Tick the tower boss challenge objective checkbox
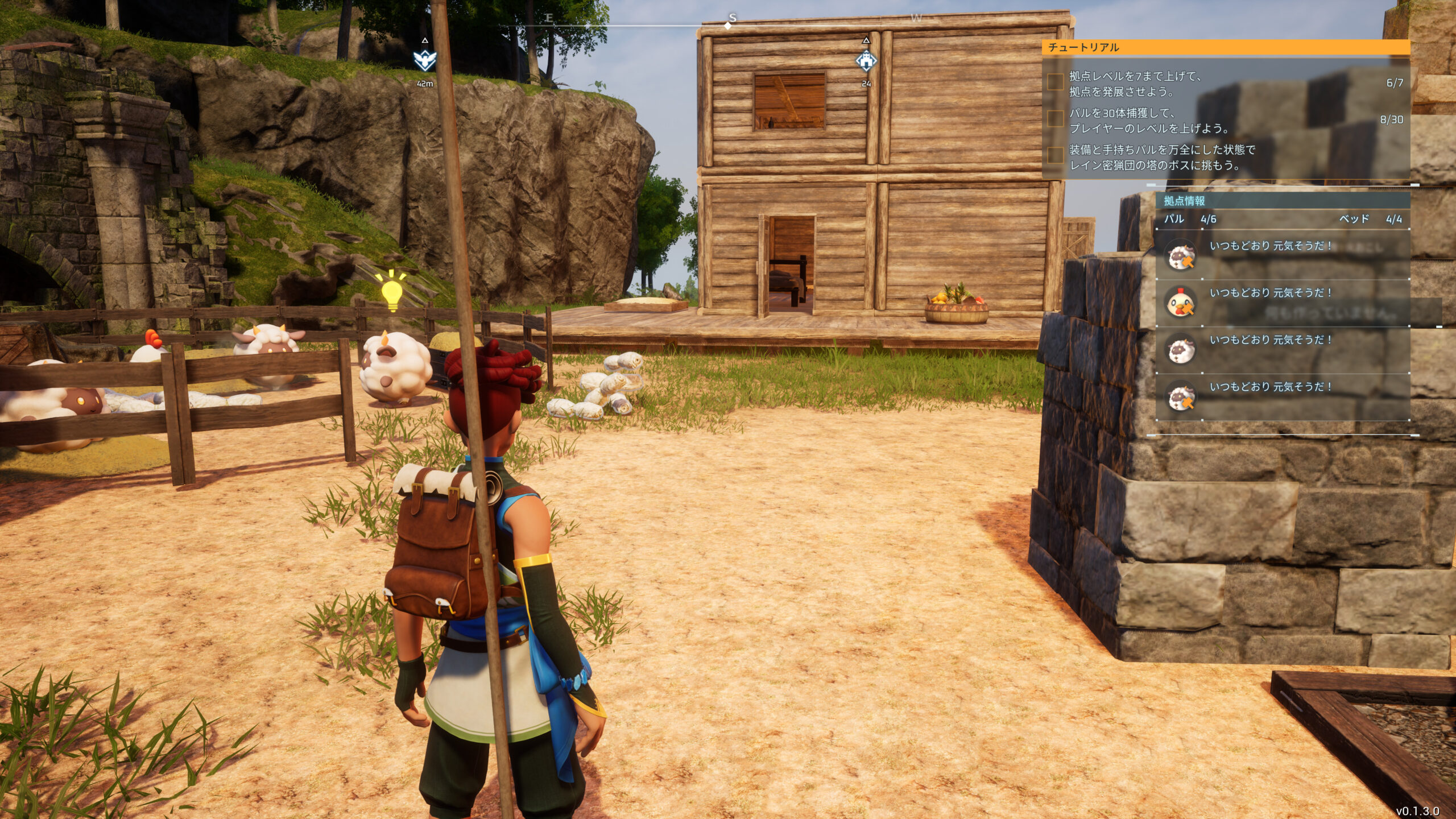Viewport: 1456px width, 819px height. tap(1056, 156)
